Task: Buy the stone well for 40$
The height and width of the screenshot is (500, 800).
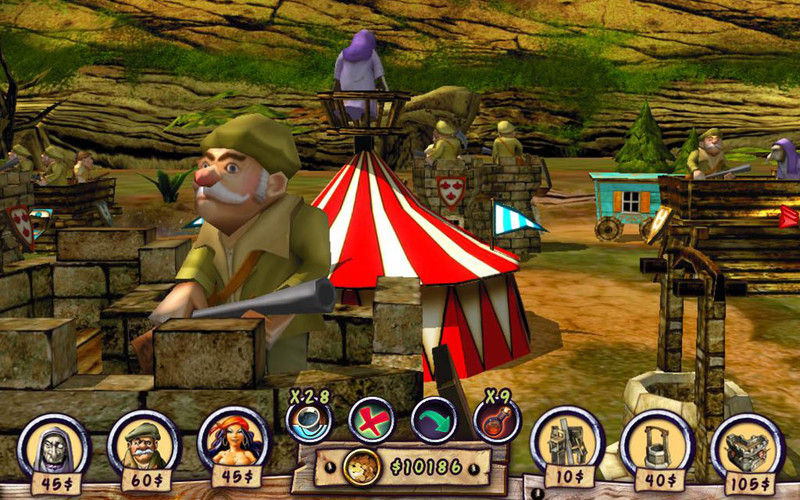Action: coord(655,442)
